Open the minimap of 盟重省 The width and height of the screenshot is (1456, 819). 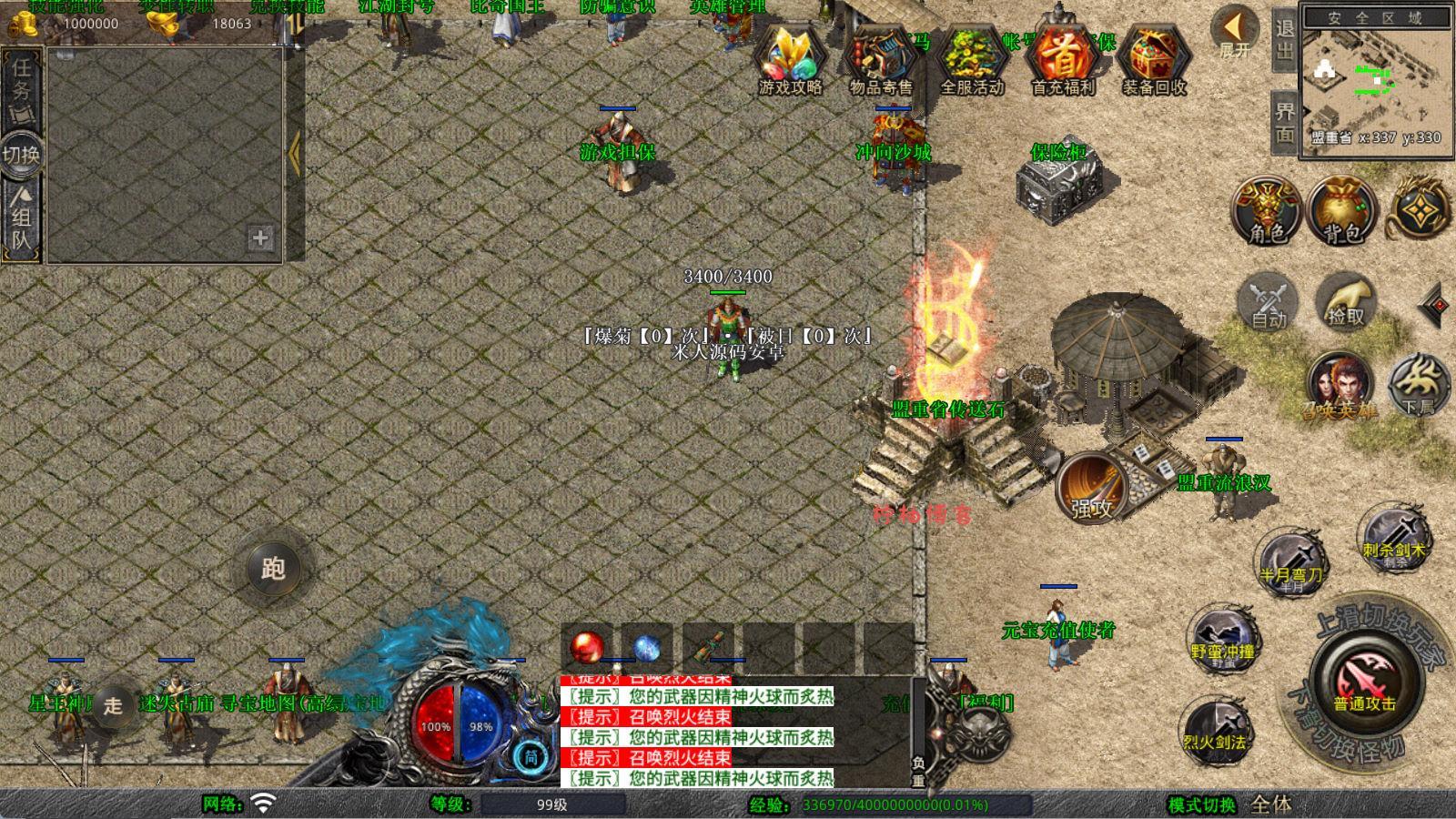click(x=1374, y=80)
